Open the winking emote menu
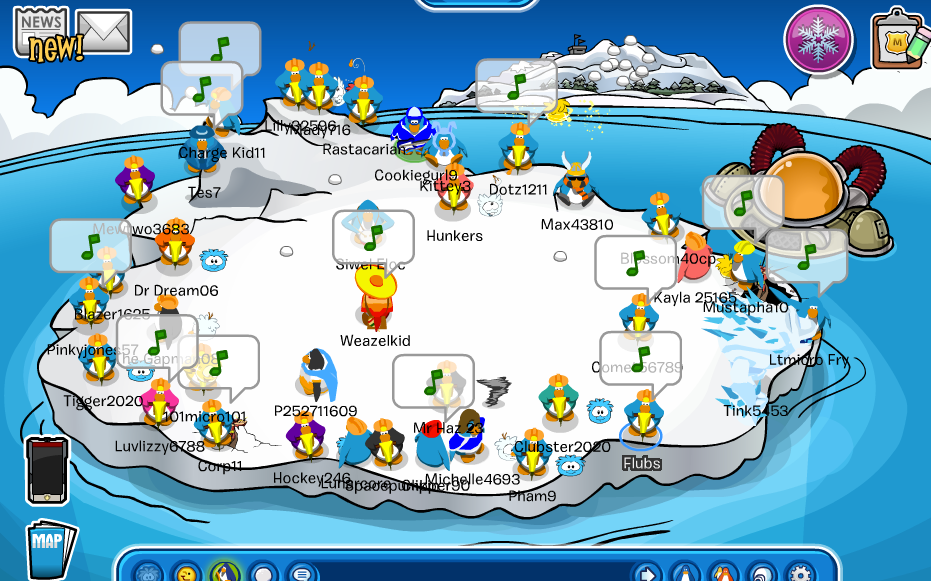Image resolution: width=931 pixels, height=581 pixels. [187, 574]
